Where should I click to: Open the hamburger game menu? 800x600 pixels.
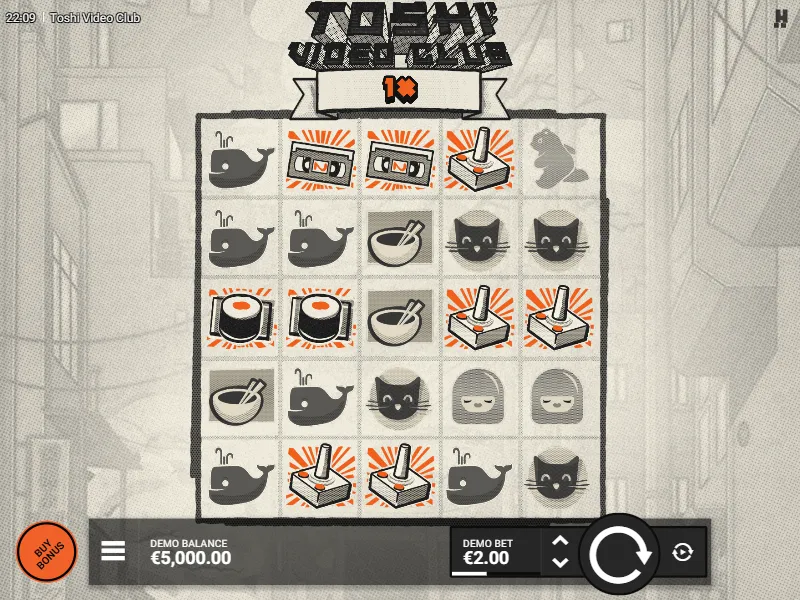(x=113, y=551)
